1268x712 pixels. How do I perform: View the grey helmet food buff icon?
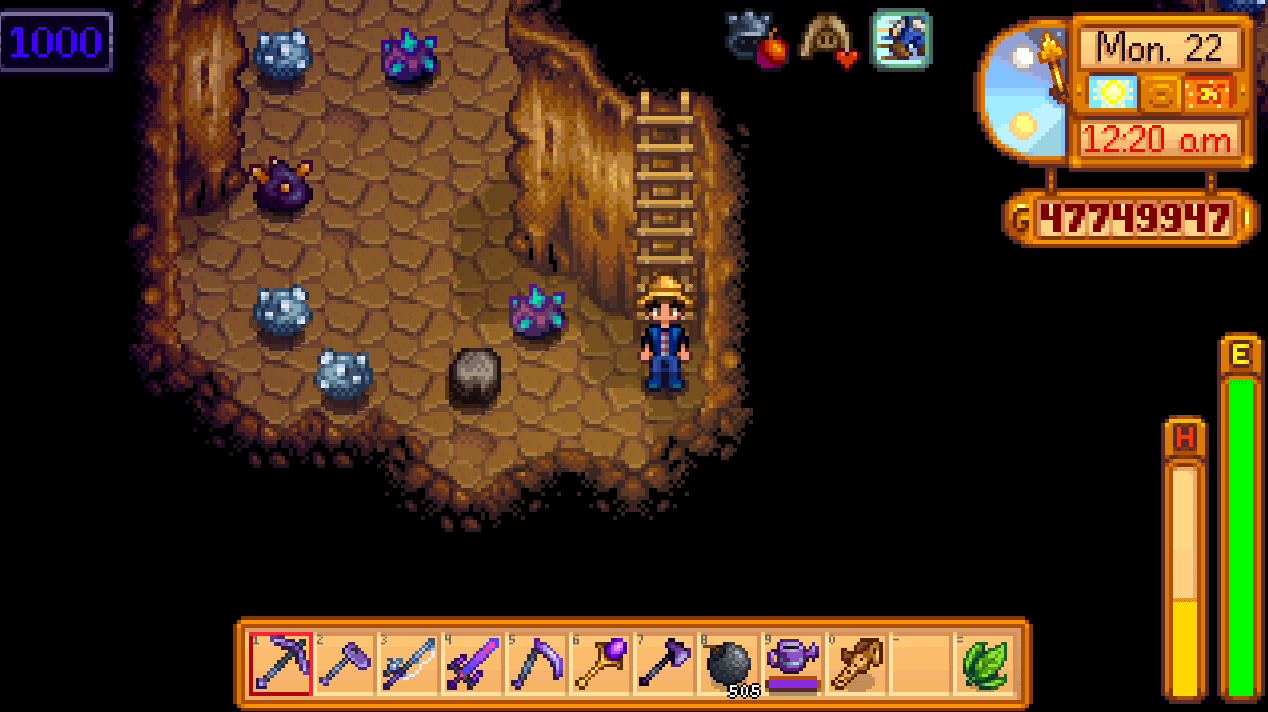[757, 40]
